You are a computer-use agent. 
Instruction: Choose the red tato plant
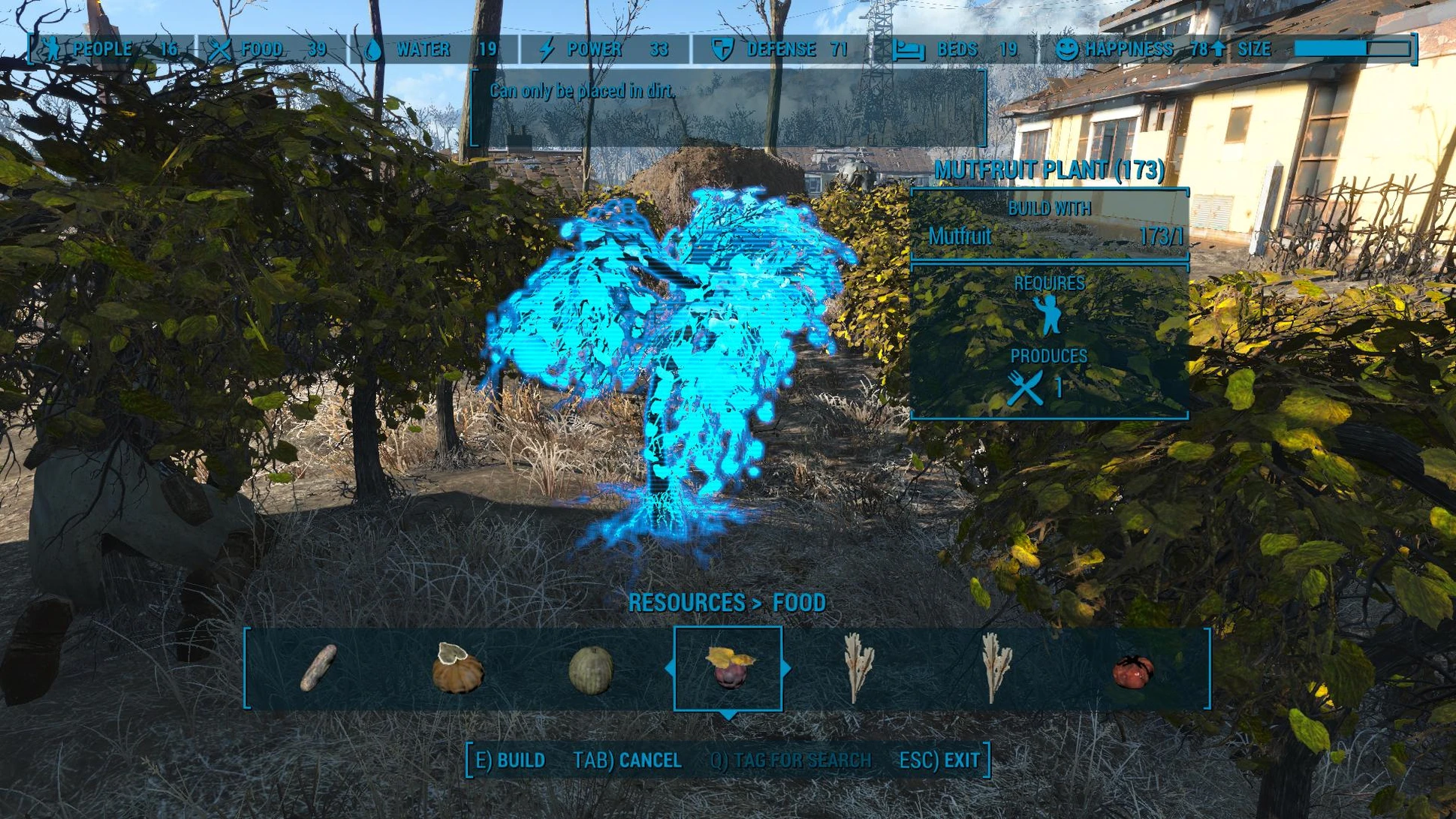pos(1132,670)
